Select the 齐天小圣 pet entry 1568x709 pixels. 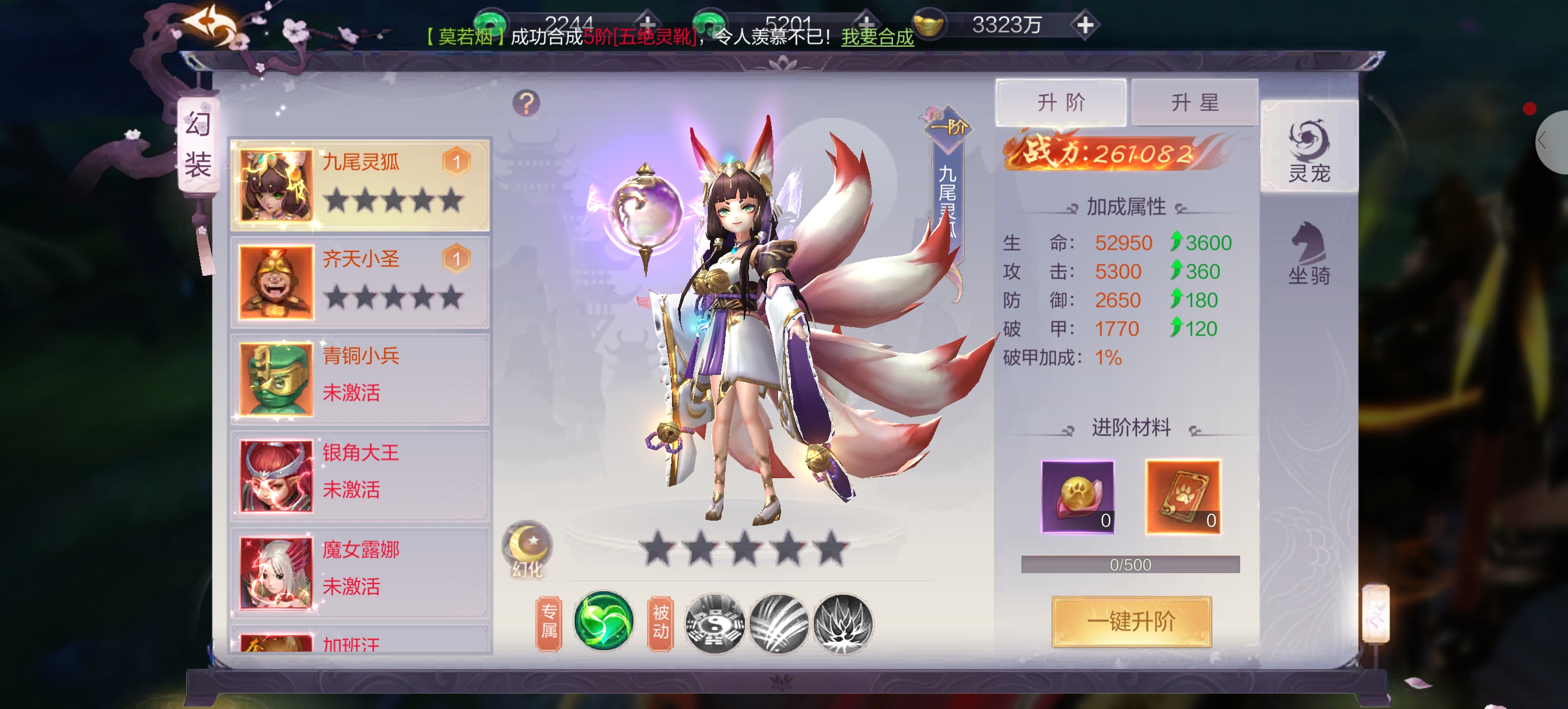click(x=360, y=282)
